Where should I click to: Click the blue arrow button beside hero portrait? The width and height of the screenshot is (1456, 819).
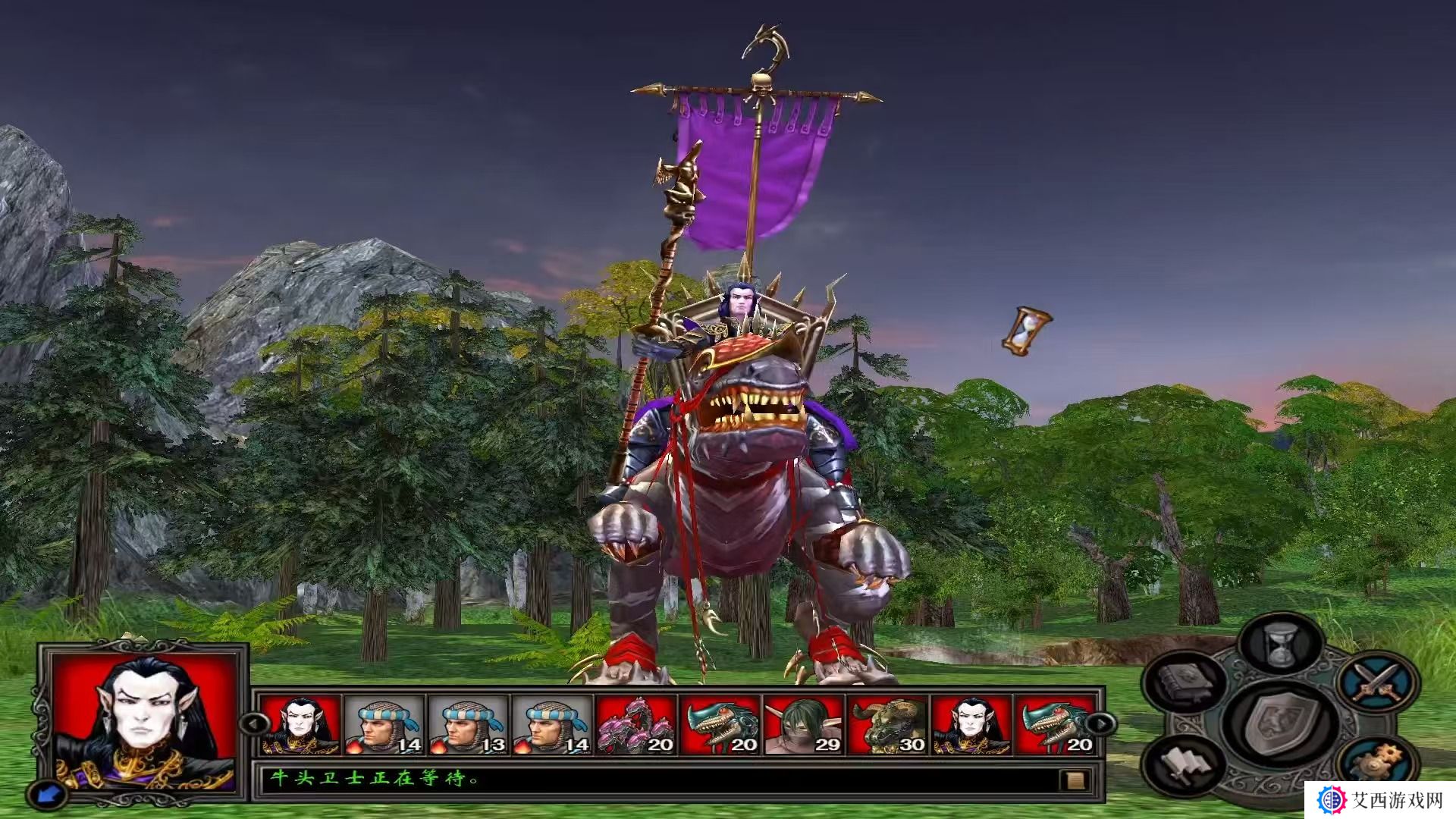click(x=46, y=794)
